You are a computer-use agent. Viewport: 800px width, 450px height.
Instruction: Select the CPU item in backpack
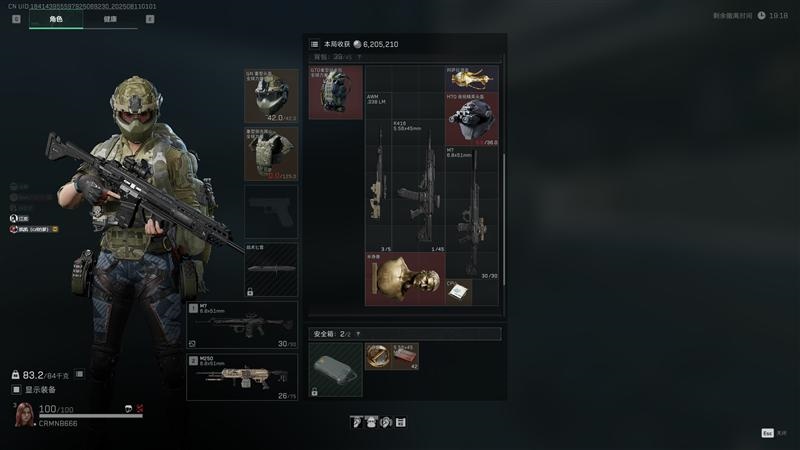coord(458,291)
